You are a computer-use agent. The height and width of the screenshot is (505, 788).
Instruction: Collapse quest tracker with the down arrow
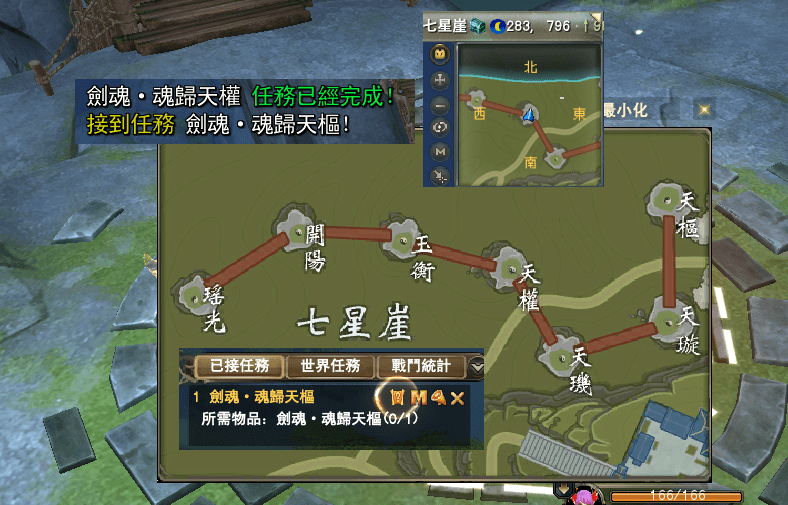477,367
